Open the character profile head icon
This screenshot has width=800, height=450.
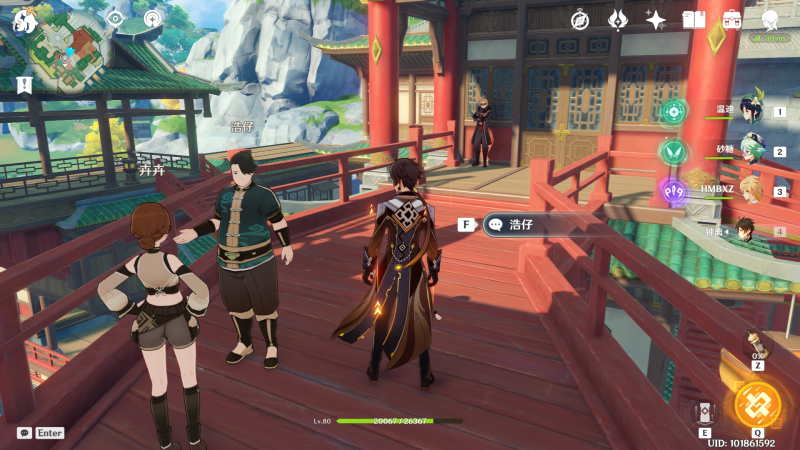coord(770,19)
